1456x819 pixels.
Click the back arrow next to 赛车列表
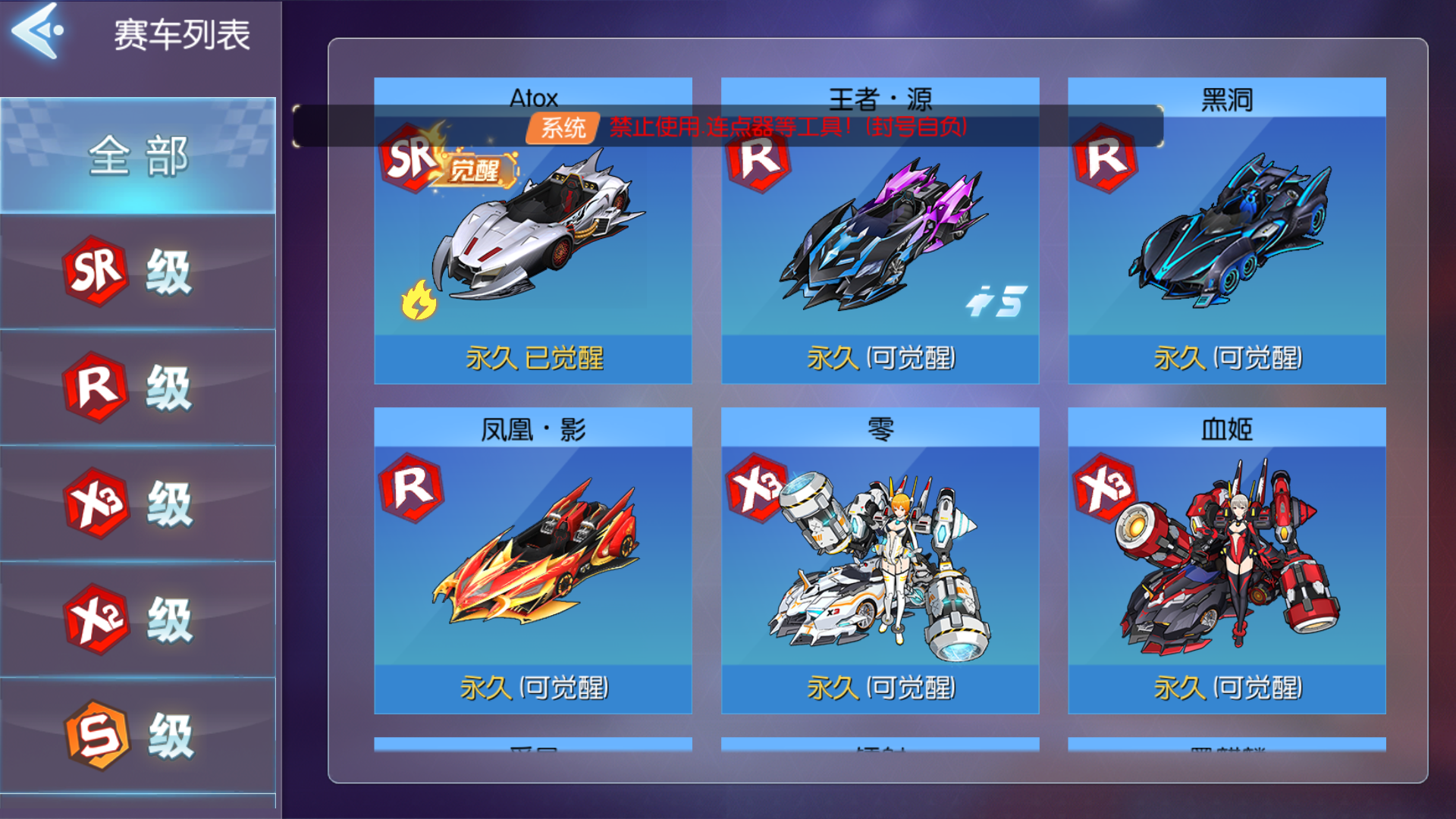tap(36, 32)
